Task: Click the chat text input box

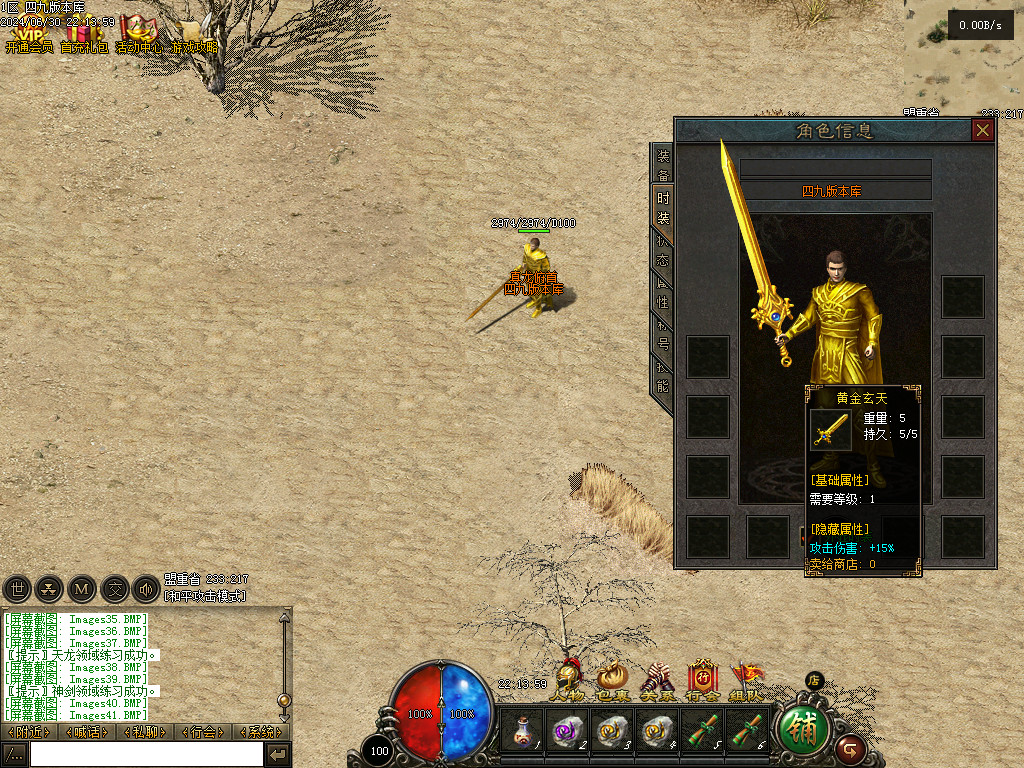Action: click(146, 754)
